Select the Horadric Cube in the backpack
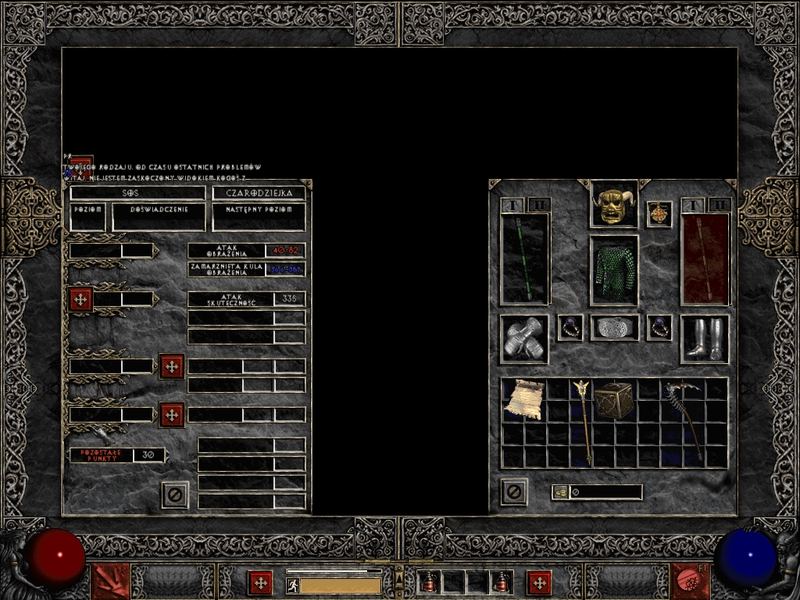 [x=613, y=400]
